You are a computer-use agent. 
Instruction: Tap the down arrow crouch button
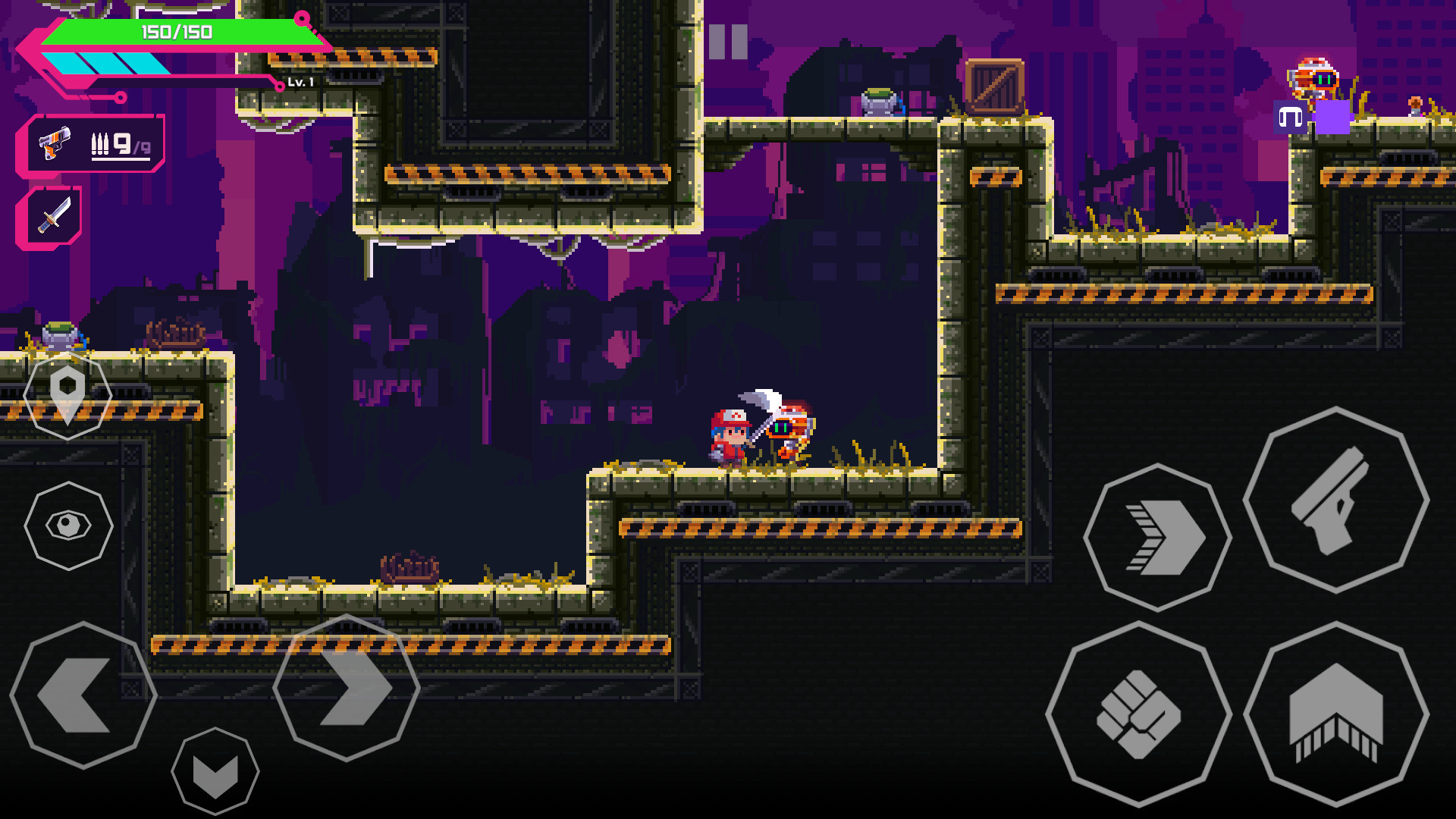215,772
